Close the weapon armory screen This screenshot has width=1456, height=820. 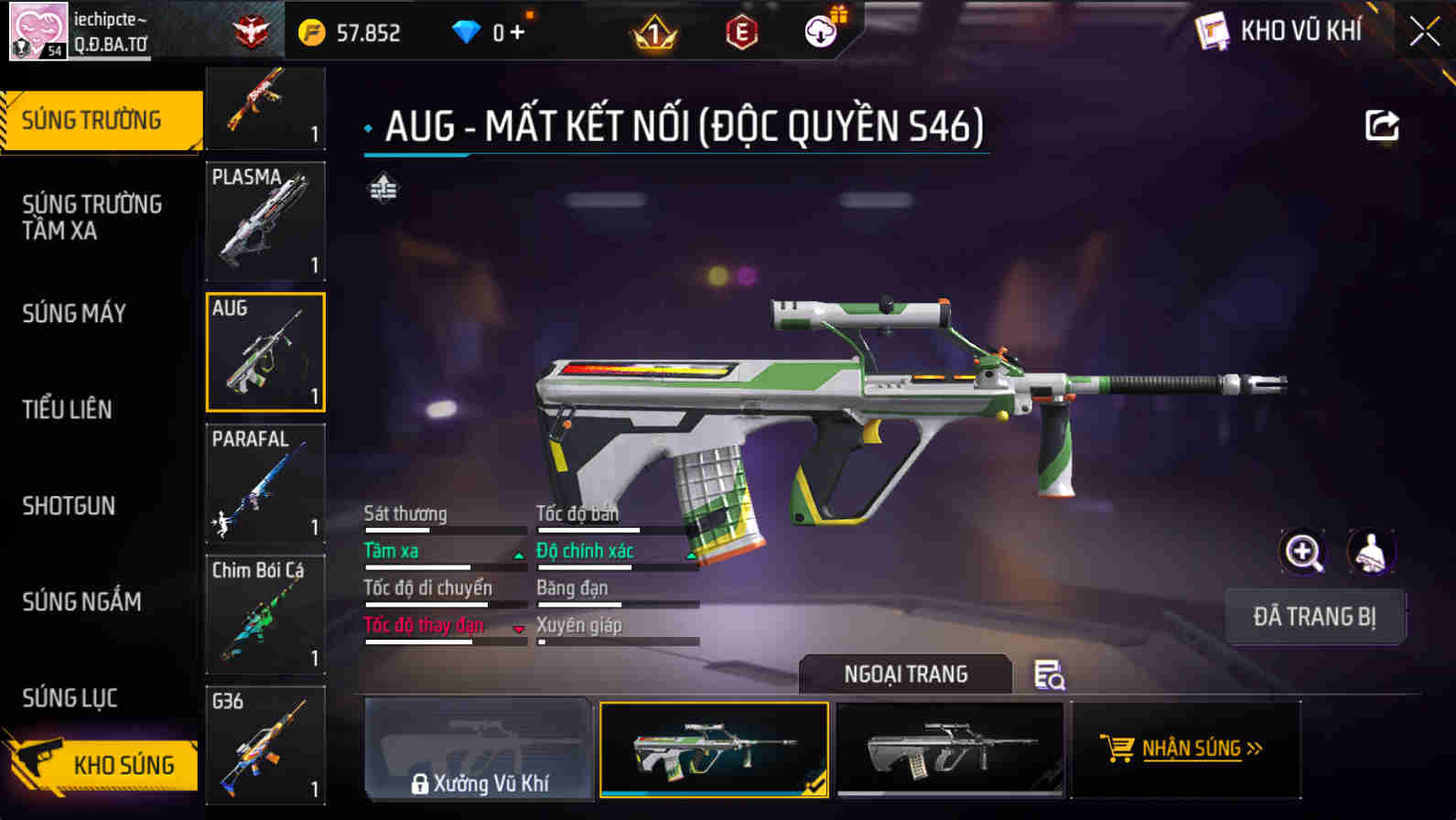[x=1424, y=32]
